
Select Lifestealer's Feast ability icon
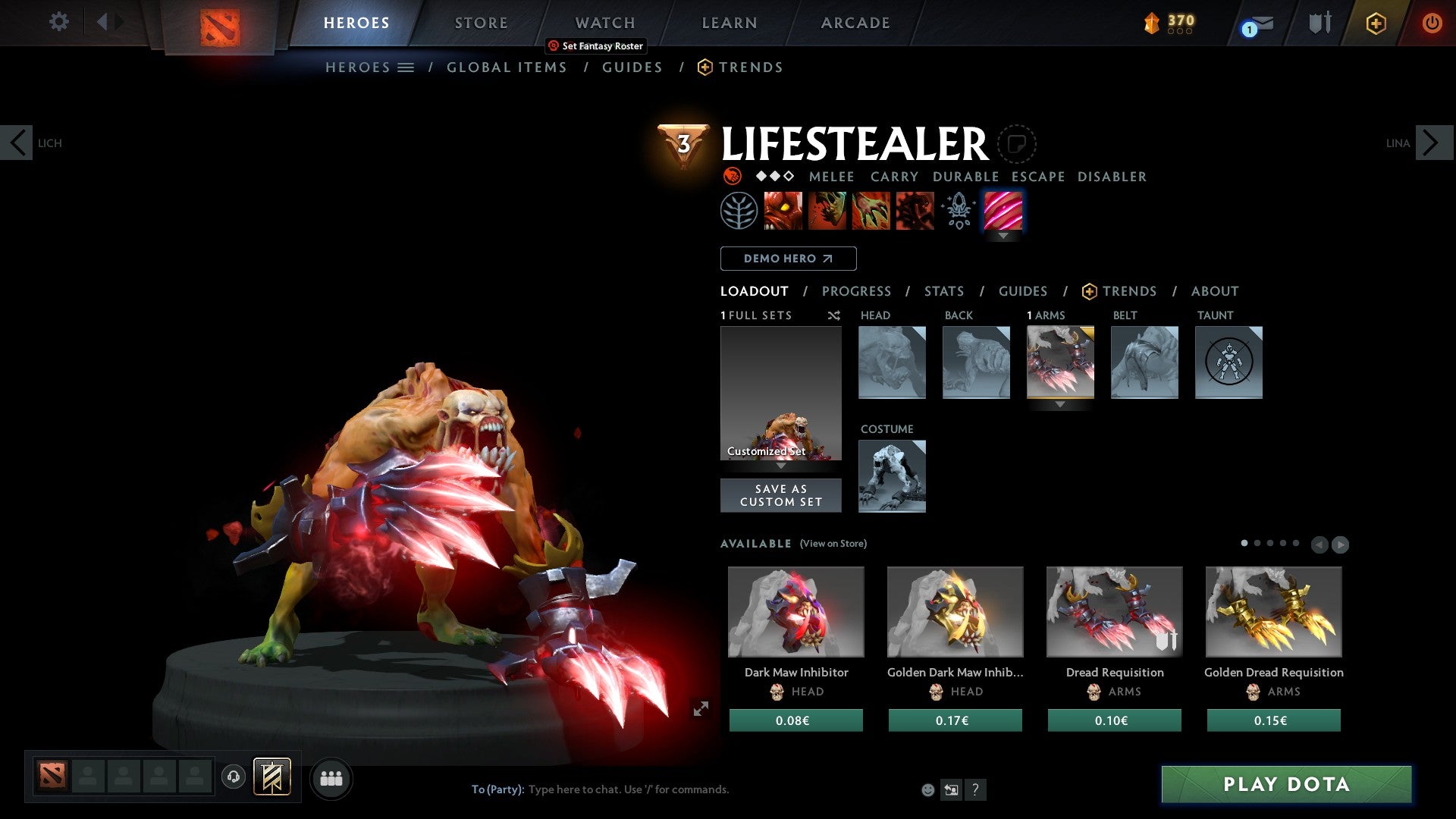click(827, 210)
